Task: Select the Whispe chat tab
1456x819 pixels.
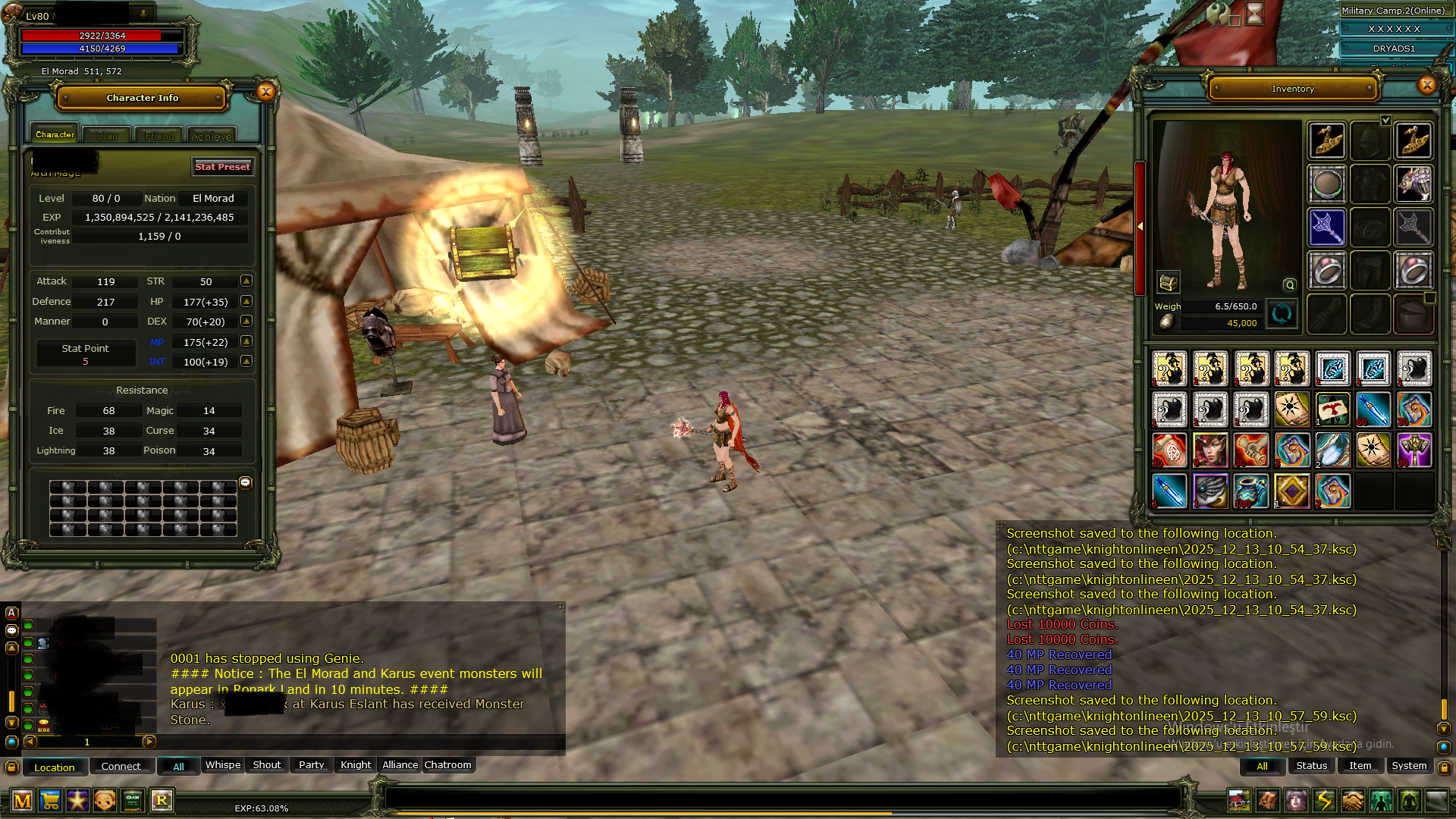Action: (223, 765)
